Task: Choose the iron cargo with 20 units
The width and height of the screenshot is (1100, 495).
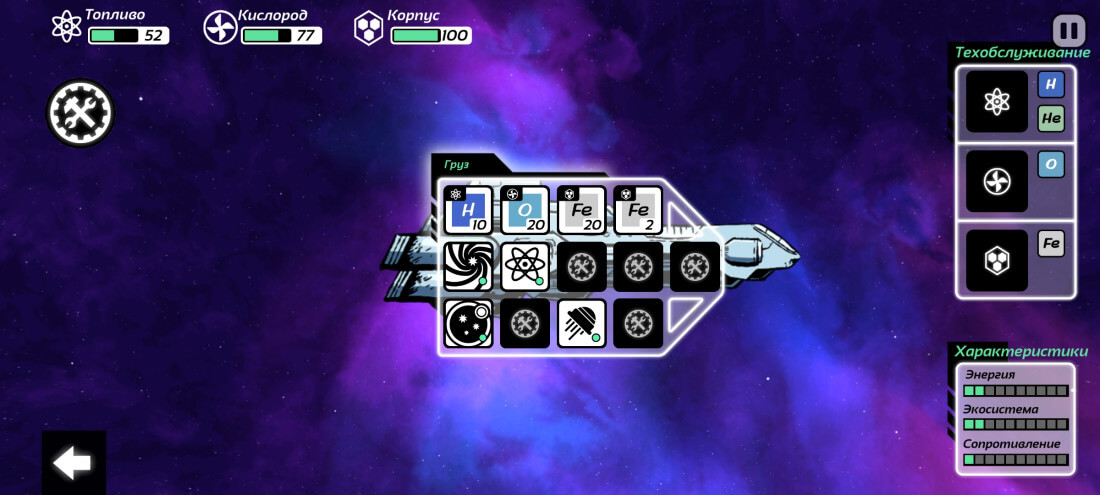Action: 581,210
